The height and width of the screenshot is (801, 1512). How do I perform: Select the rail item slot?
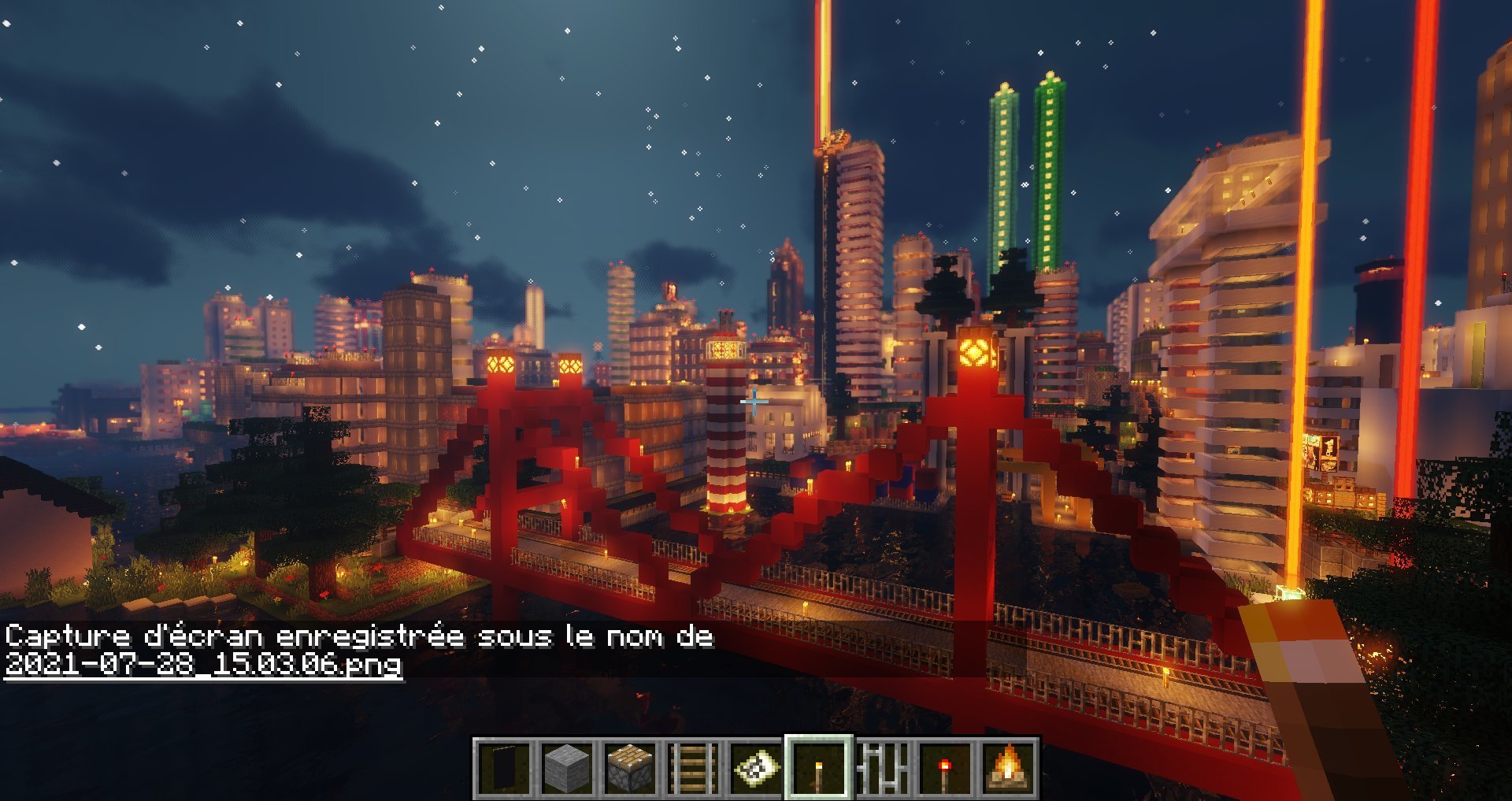click(693, 768)
